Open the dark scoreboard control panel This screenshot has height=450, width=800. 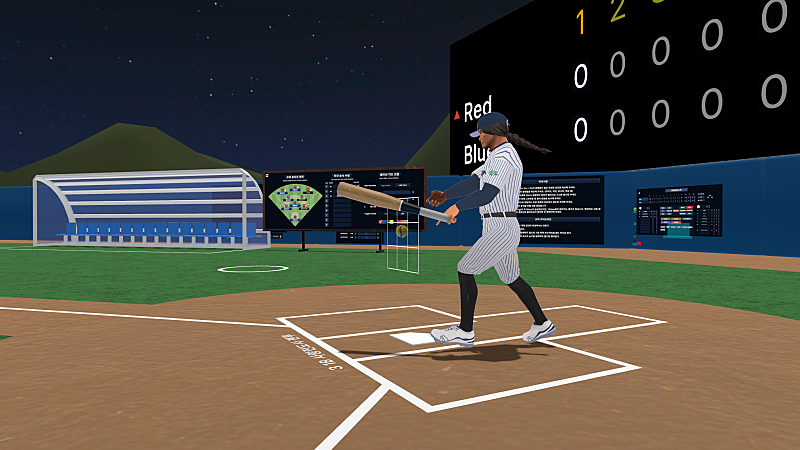point(679,211)
